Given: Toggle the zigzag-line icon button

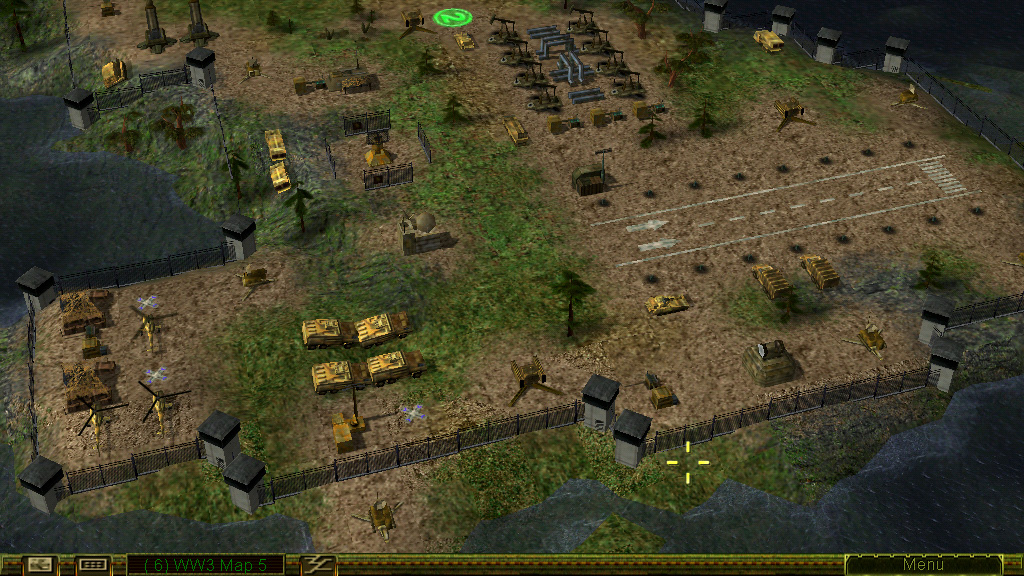Looking at the screenshot, I should pos(319,565).
